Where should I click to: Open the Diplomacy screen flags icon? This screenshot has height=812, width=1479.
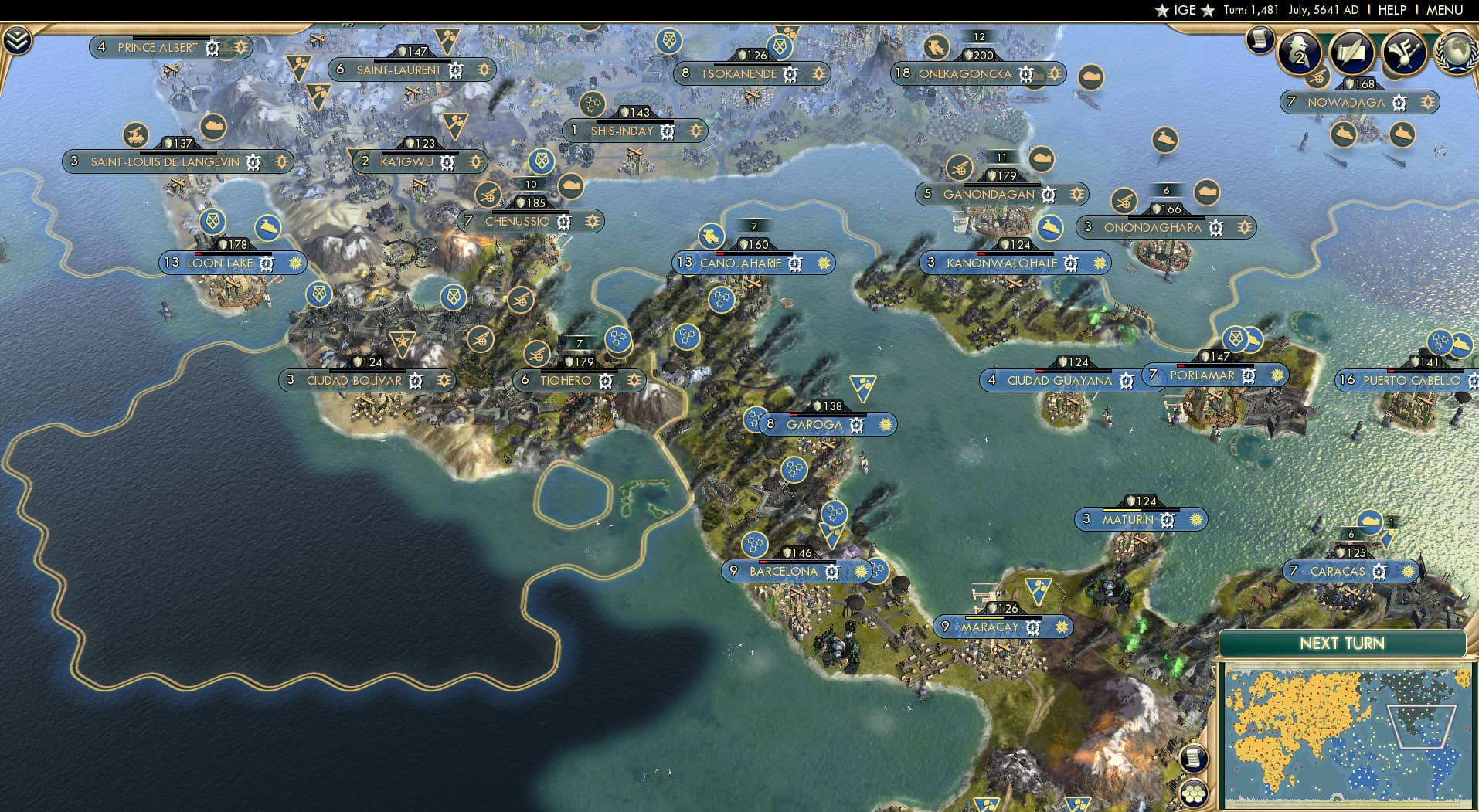pos(1405,53)
